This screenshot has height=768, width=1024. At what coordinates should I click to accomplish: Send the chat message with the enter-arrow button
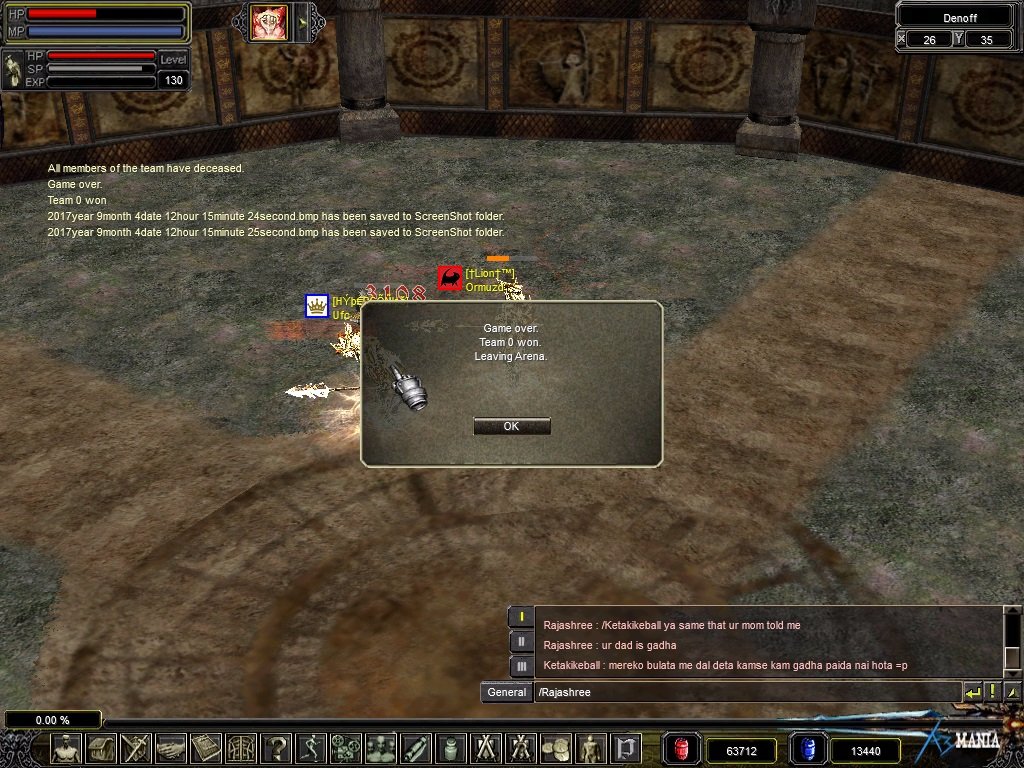click(973, 692)
